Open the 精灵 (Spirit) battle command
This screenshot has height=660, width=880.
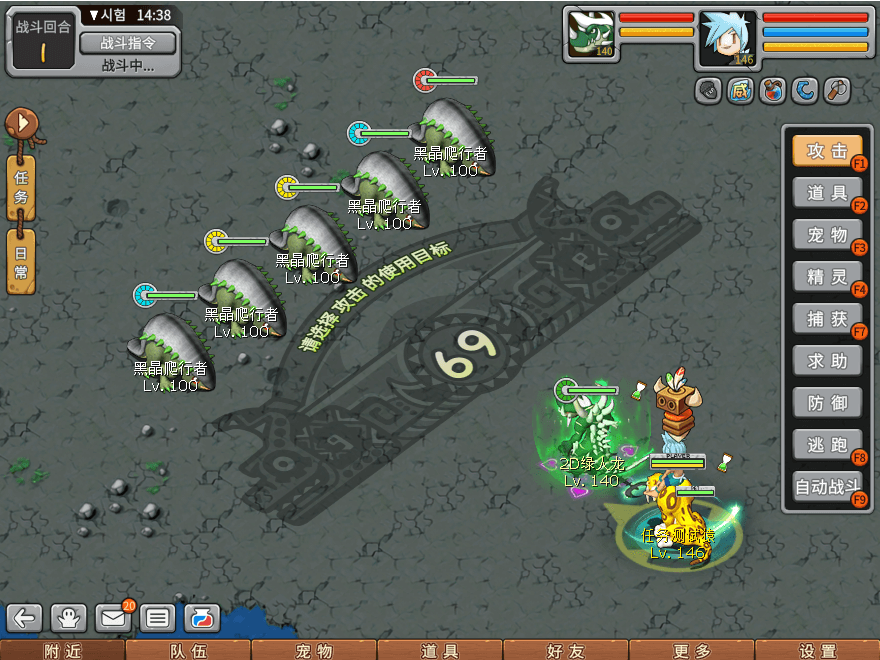coord(827,276)
